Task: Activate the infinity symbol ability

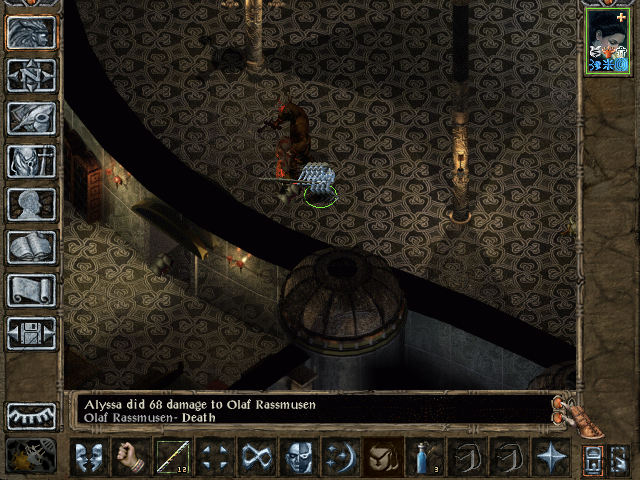Action: [x=256, y=458]
